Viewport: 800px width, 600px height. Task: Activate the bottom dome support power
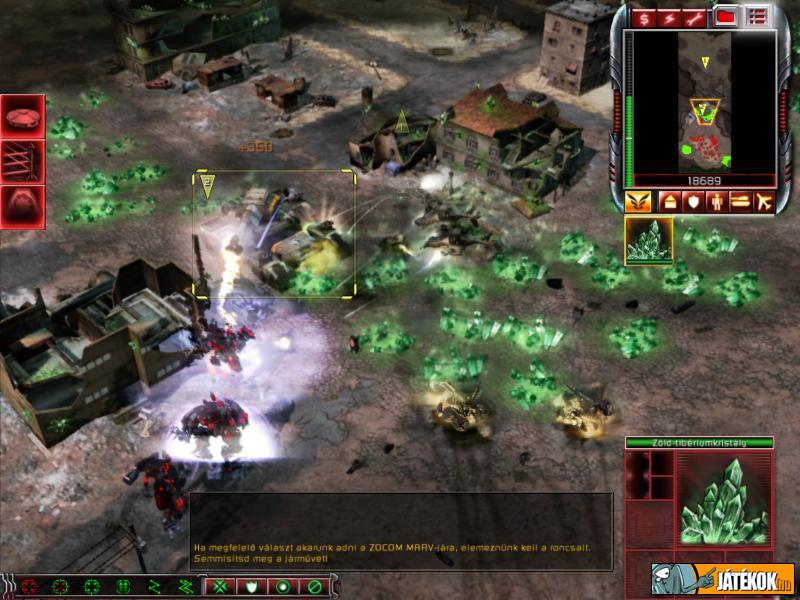coord(22,206)
